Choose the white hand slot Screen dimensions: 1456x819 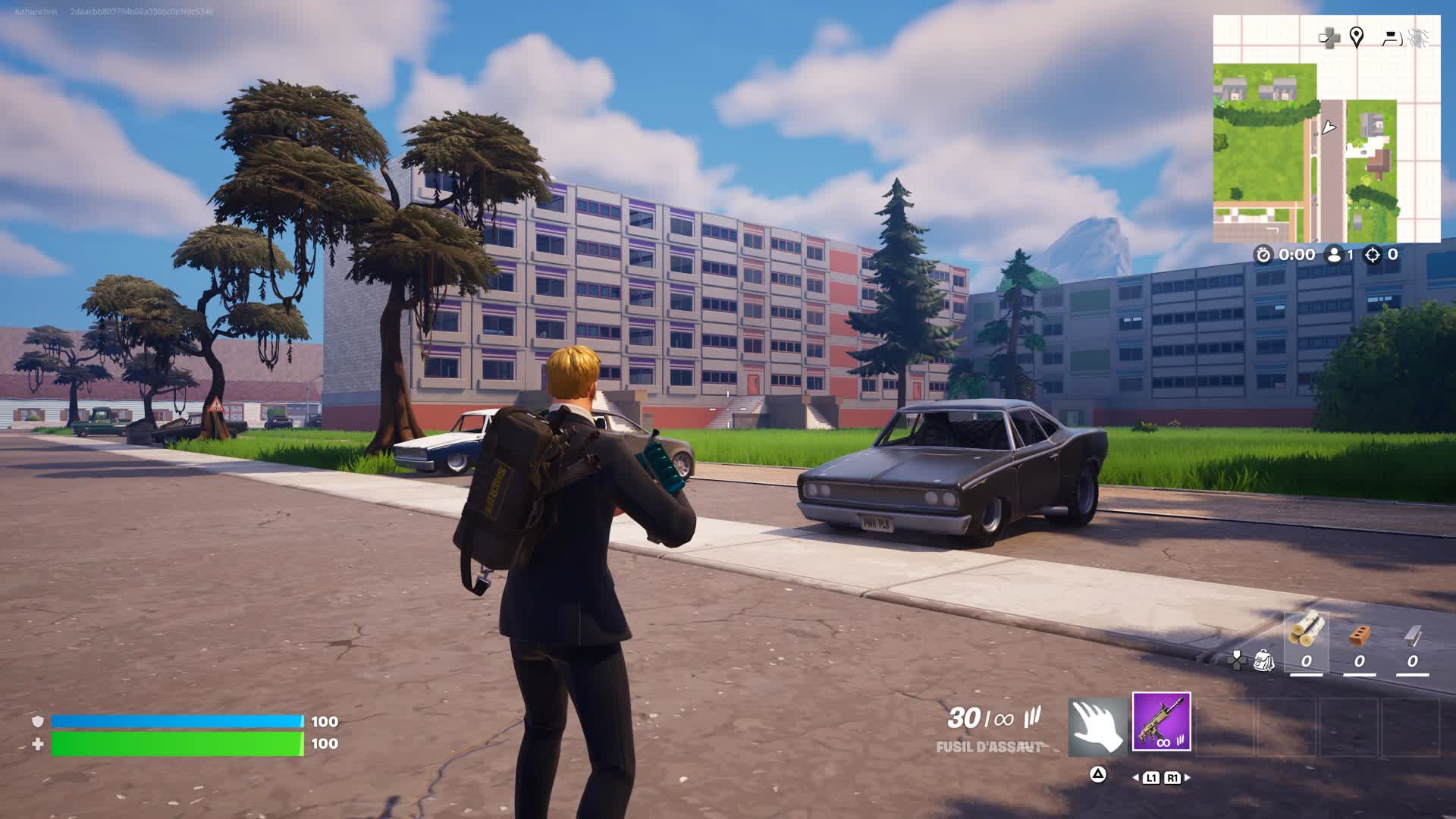(x=1097, y=727)
